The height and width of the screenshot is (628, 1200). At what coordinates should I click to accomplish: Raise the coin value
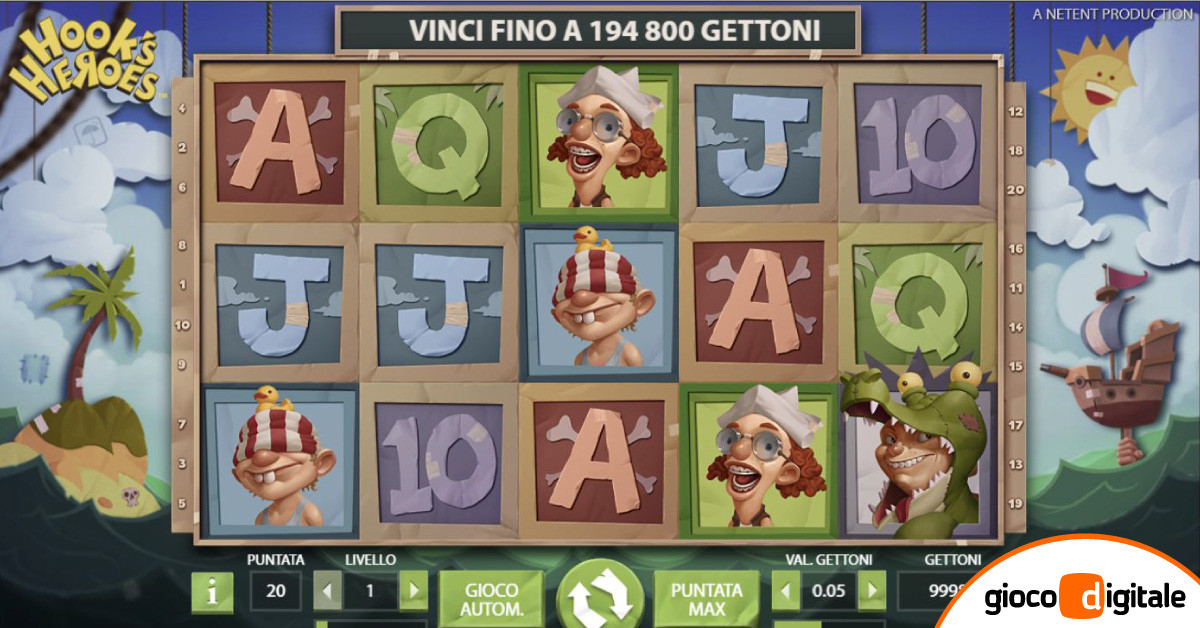coord(871,591)
